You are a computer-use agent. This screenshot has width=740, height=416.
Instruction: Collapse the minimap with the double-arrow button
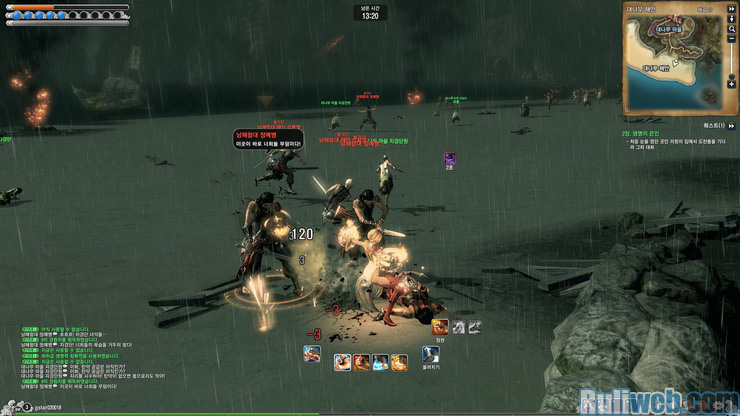[x=732, y=8]
